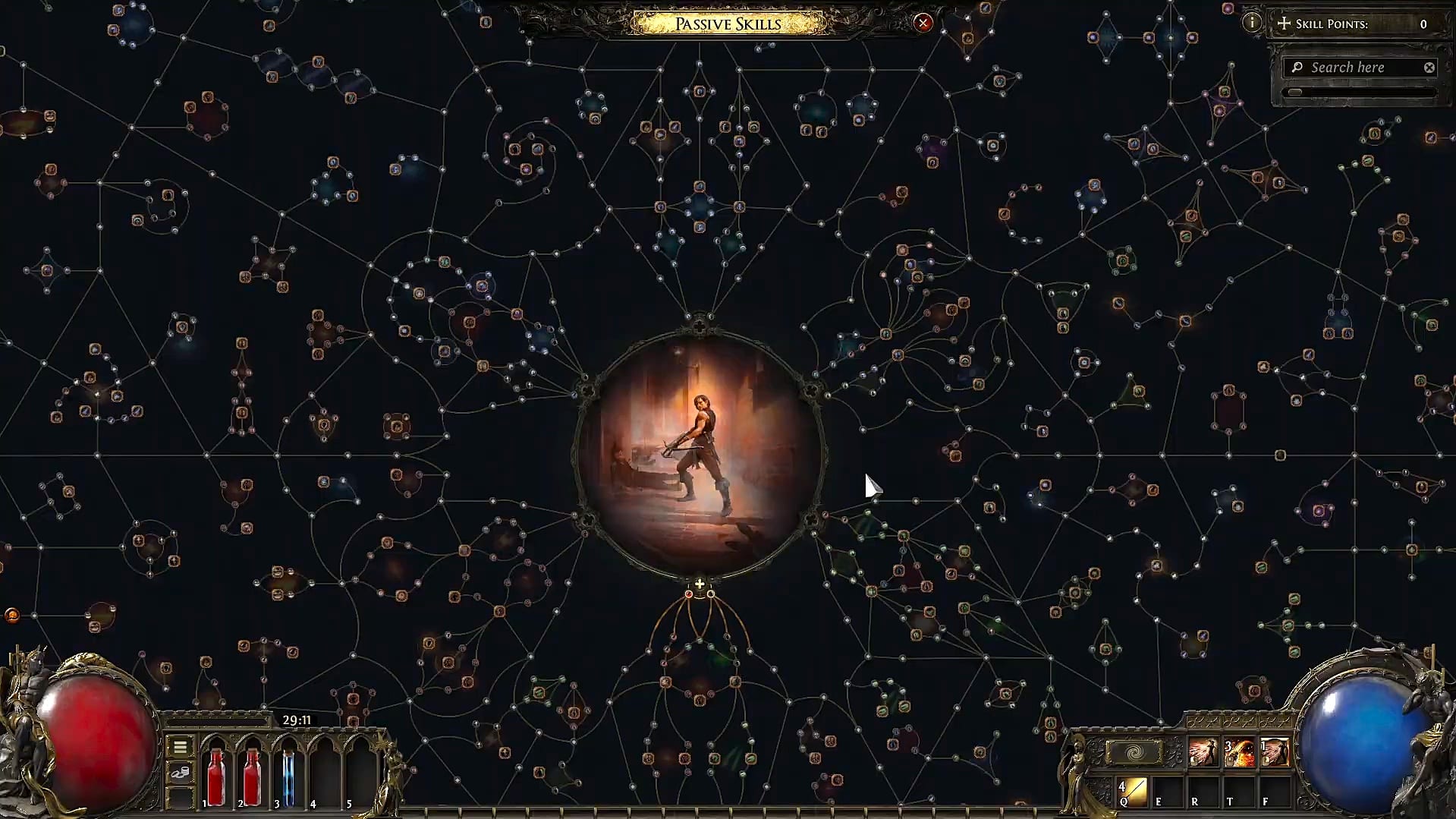The height and width of the screenshot is (819, 1456).
Task: Open the passive tree info button
Action: click(x=1252, y=23)
